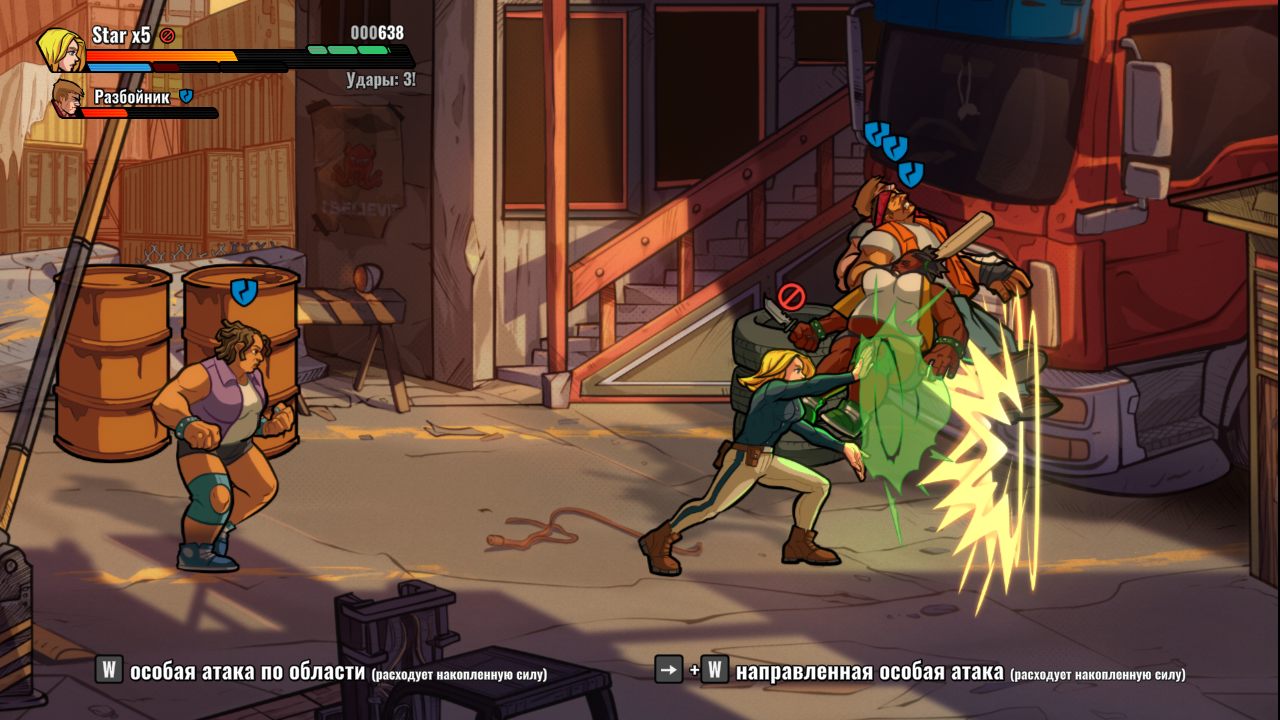Click the score counter showing 000638
The image size is (1280, 720).
tap(376, 34)
